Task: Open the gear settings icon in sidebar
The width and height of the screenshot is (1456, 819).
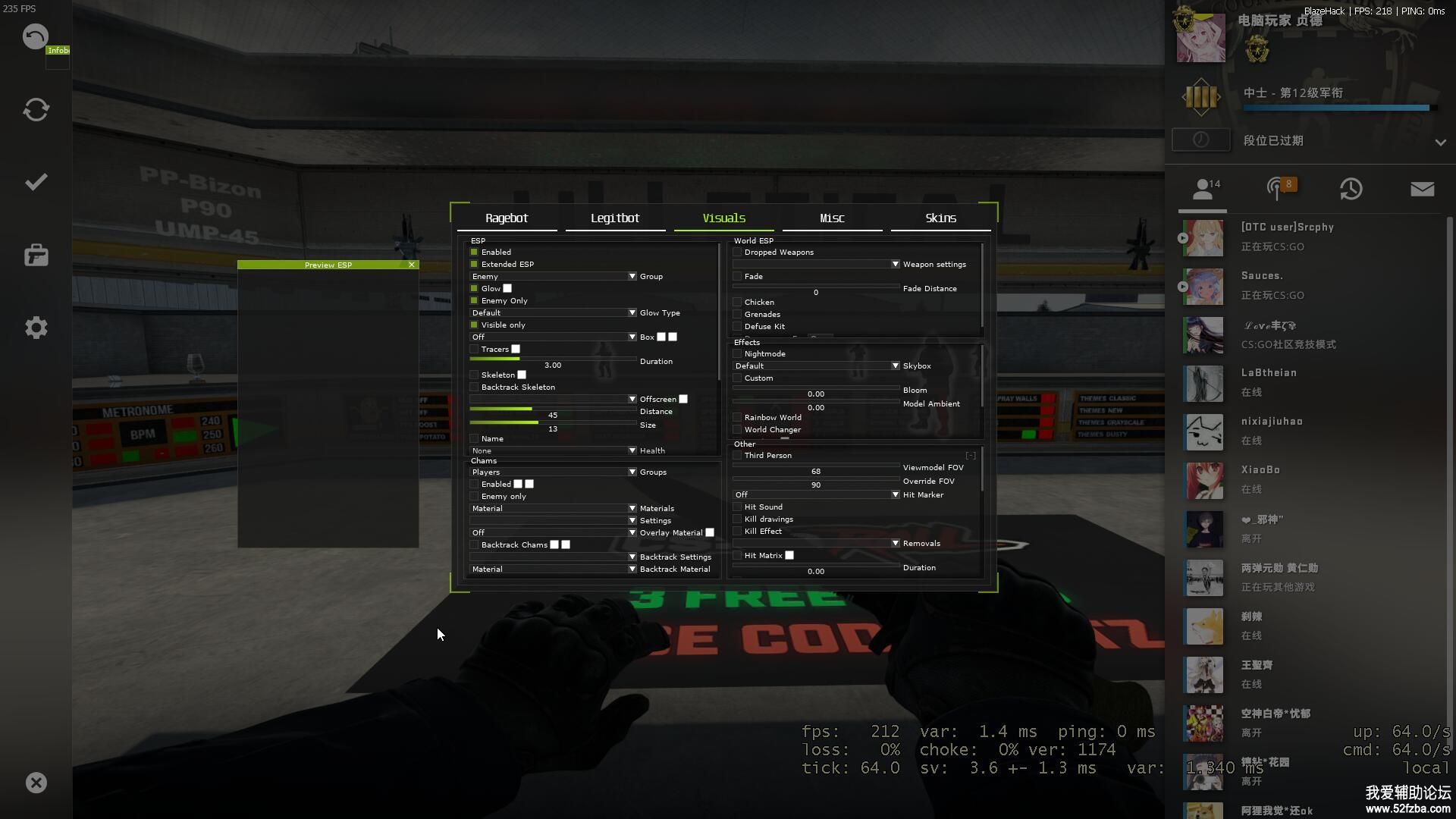Action: (36, 328)
